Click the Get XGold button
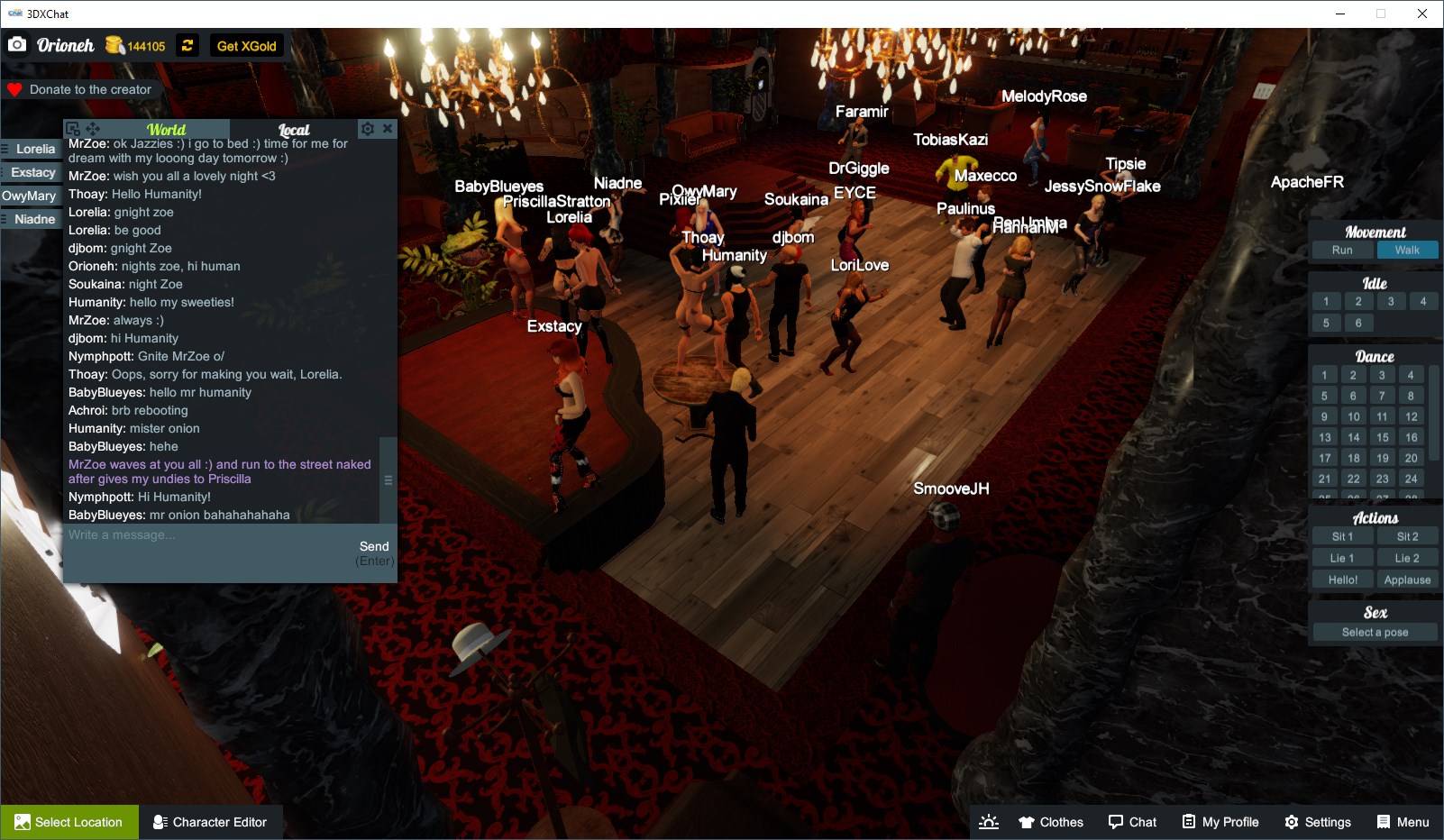Image resolution: width=1444 pixels, height=840 pixels. [245, 45]
